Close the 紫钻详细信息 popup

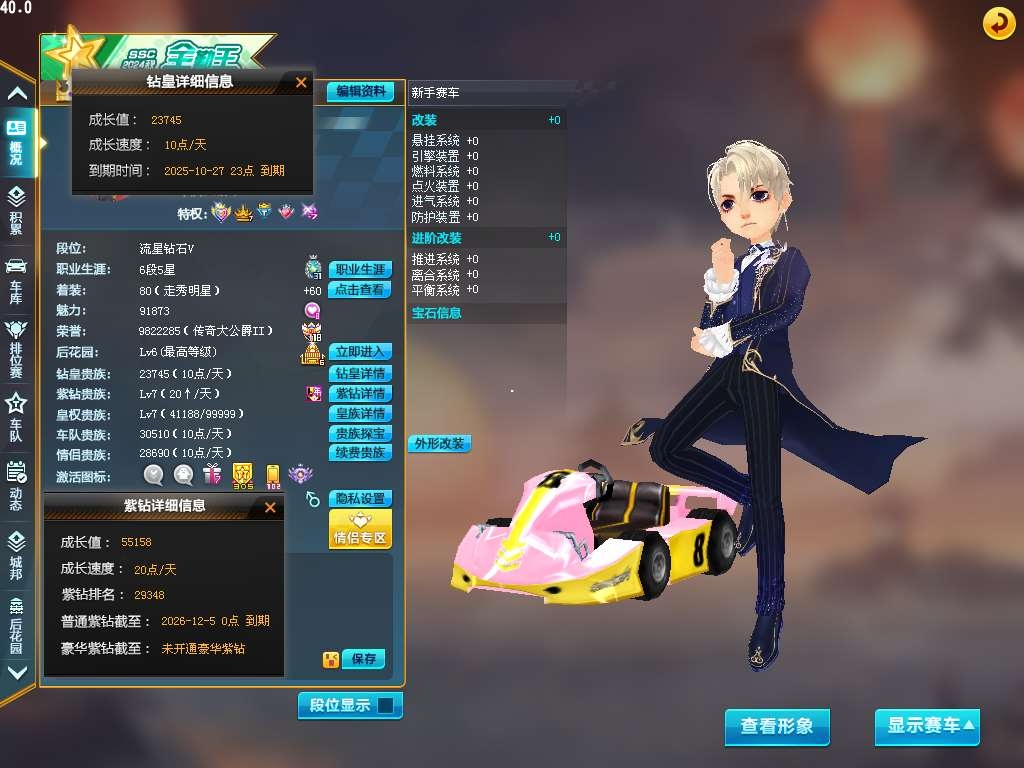click(x=269, y=508)
